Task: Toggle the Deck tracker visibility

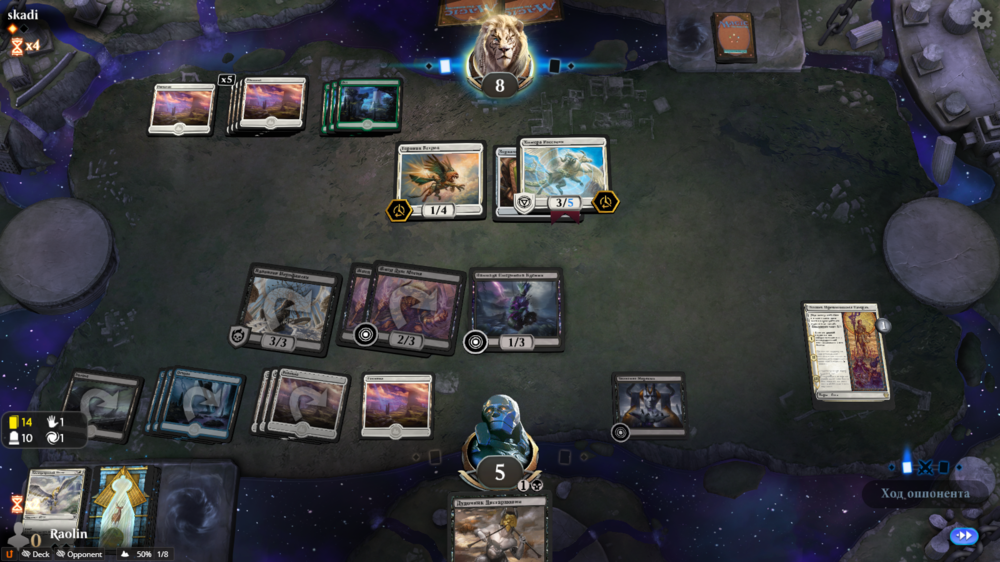Action: pos(36,554)
